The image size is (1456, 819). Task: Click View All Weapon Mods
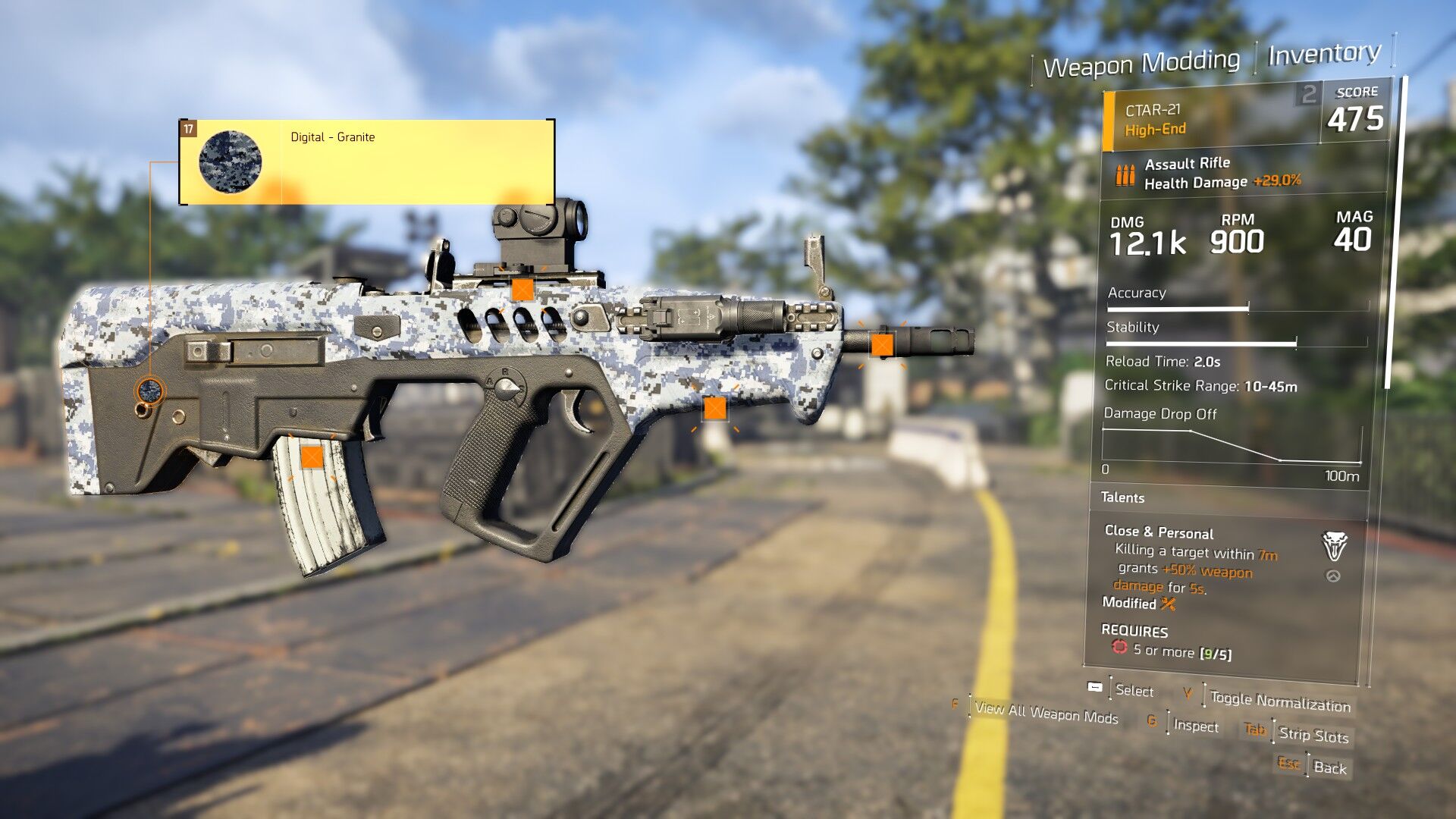pyautogui.click(x=1046, y=712)
